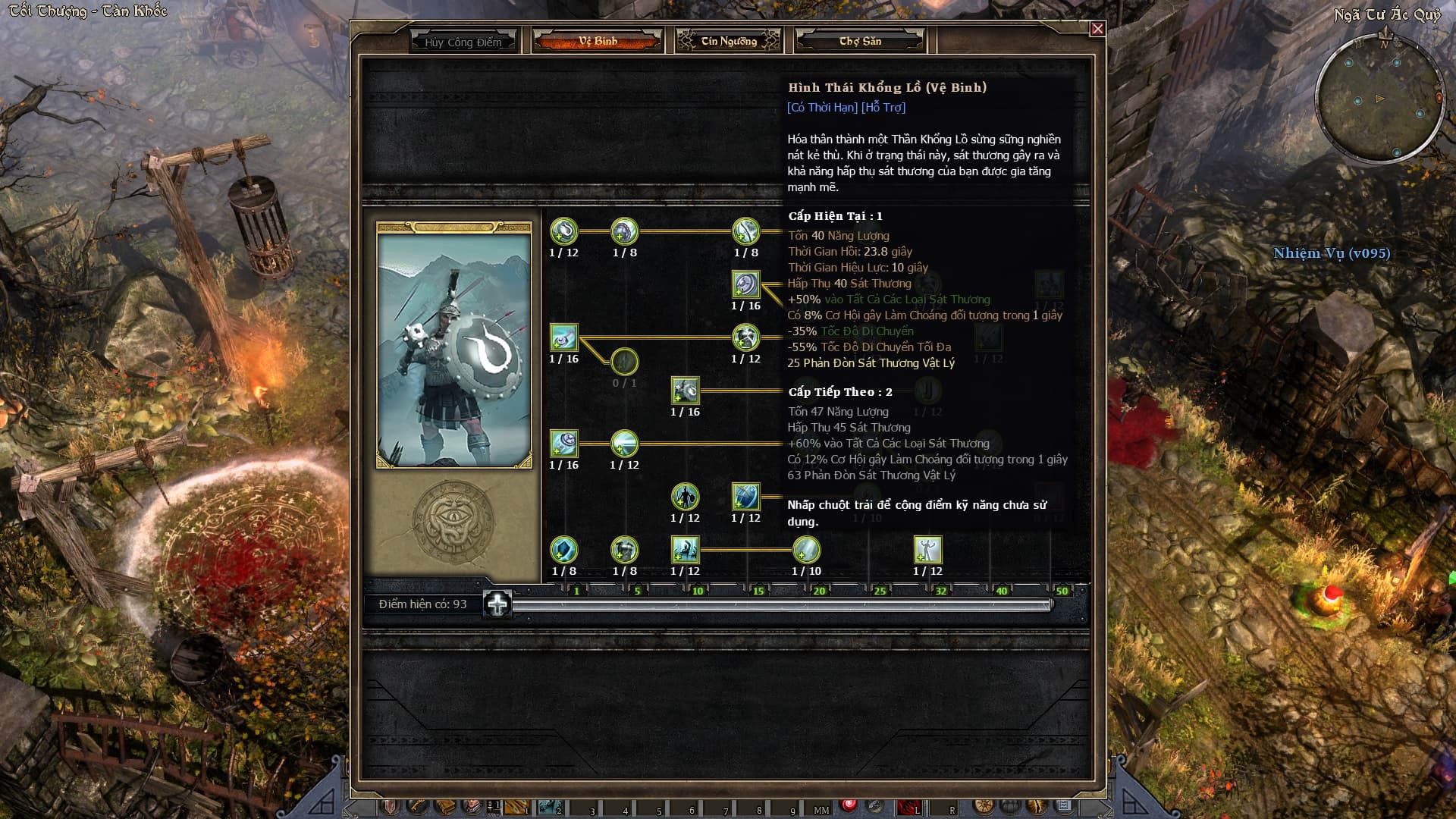The width and height of the screenshot is (1456, 819).
Task: Click the Hủy Cộng Điểm button
Action: 463,42
